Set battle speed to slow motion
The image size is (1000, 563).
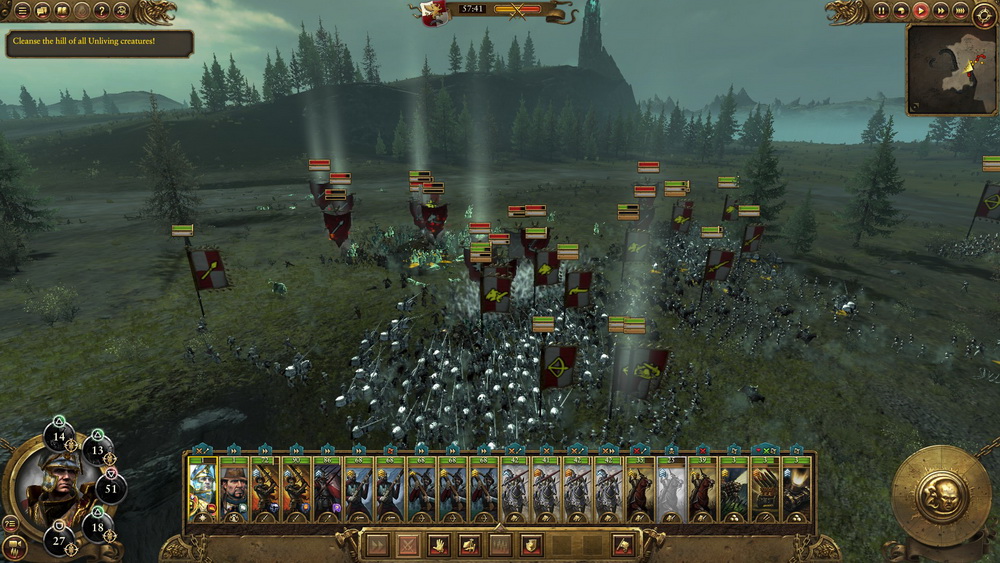click(901, 11)
